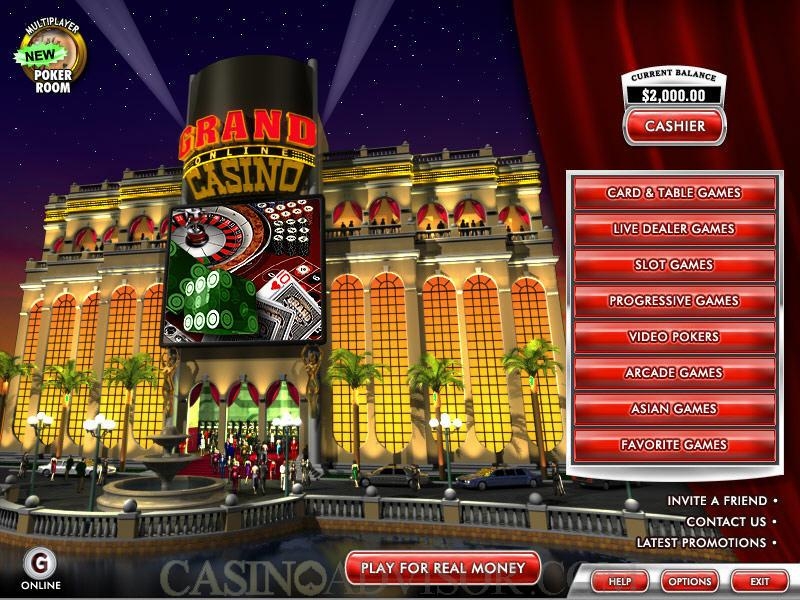Select Arcade Games
800x600 pixels.
tap(674, 373)
